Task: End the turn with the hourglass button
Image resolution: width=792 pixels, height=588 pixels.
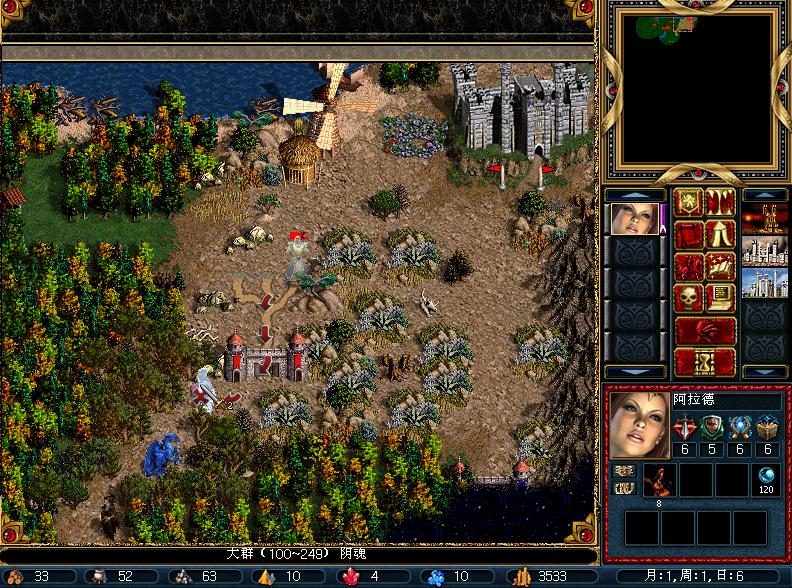Action: coord(704,361)
